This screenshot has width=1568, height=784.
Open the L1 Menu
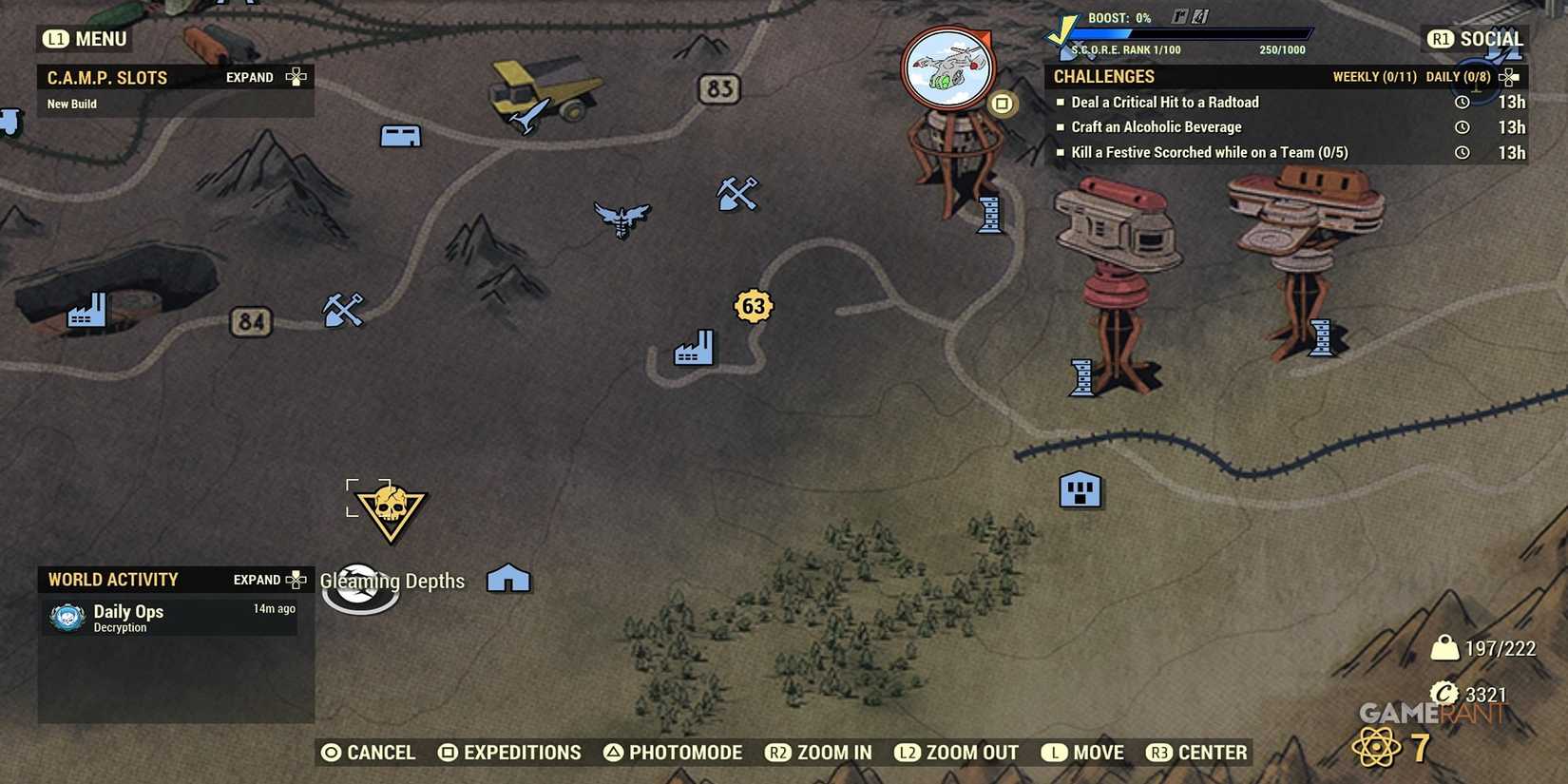pos(84,39)
